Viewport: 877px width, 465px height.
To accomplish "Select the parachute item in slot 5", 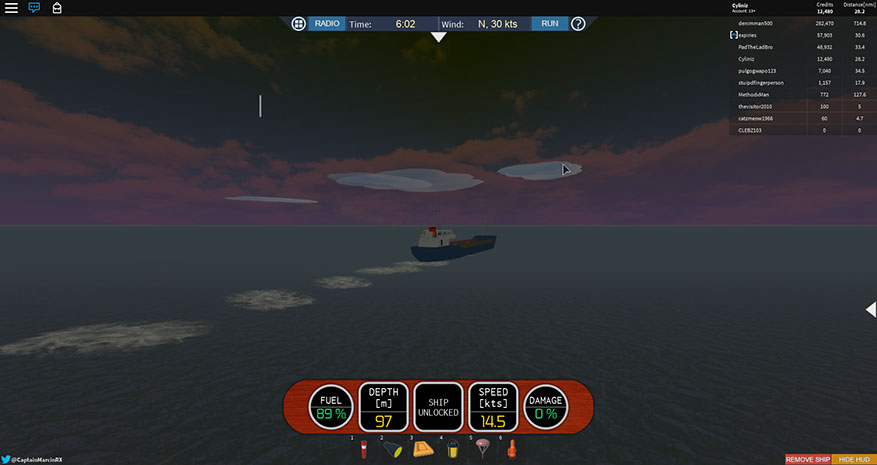I will [x=481, y=449].
